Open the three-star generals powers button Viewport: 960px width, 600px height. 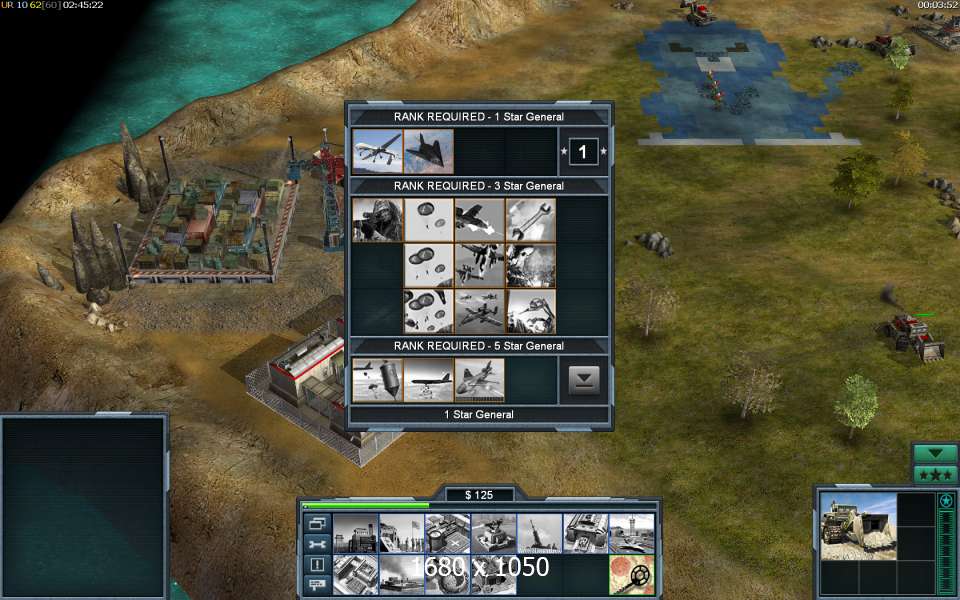point(935,475)
